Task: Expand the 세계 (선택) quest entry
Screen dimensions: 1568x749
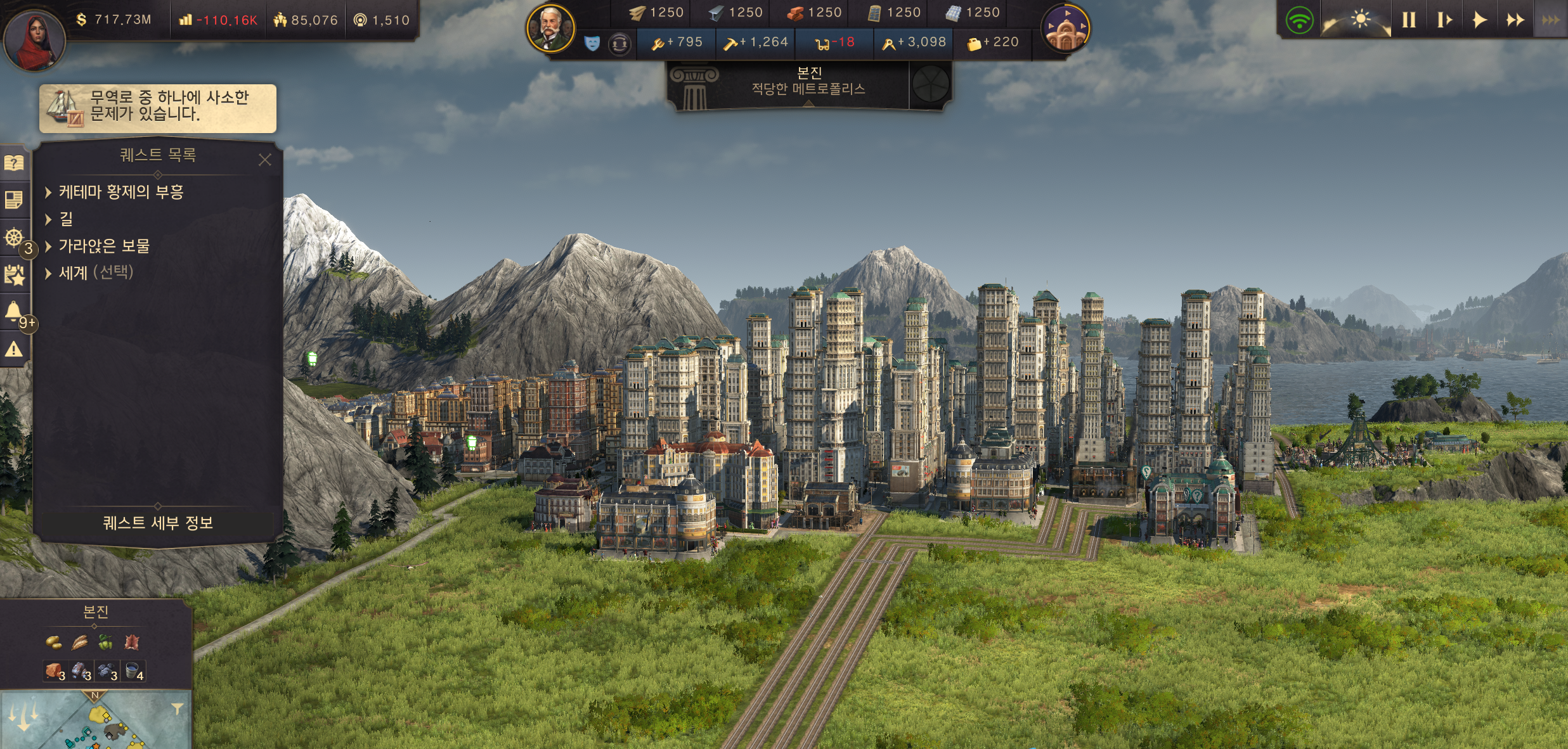Action: point(95,273)
